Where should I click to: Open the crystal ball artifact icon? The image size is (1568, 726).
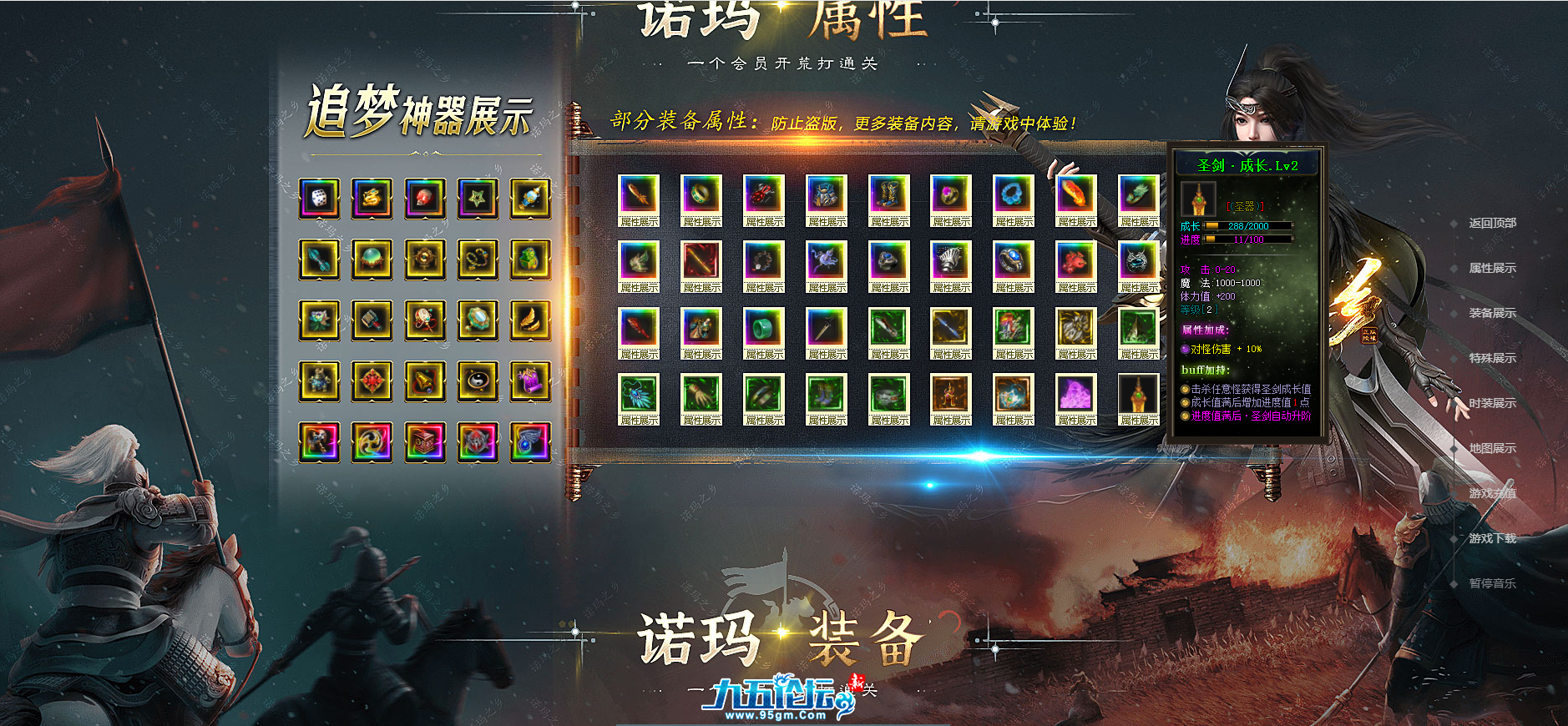[372, 259]
